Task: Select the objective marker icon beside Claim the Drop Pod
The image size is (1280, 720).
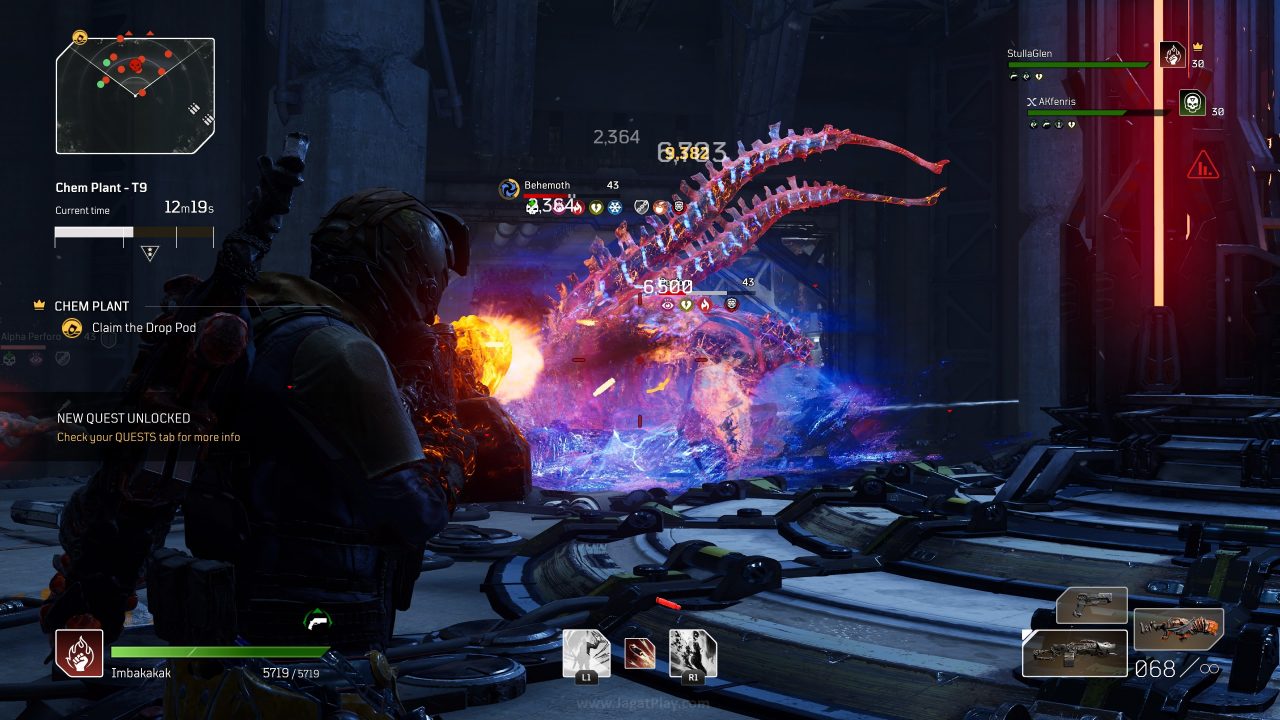Action: (x=70, y=328)
